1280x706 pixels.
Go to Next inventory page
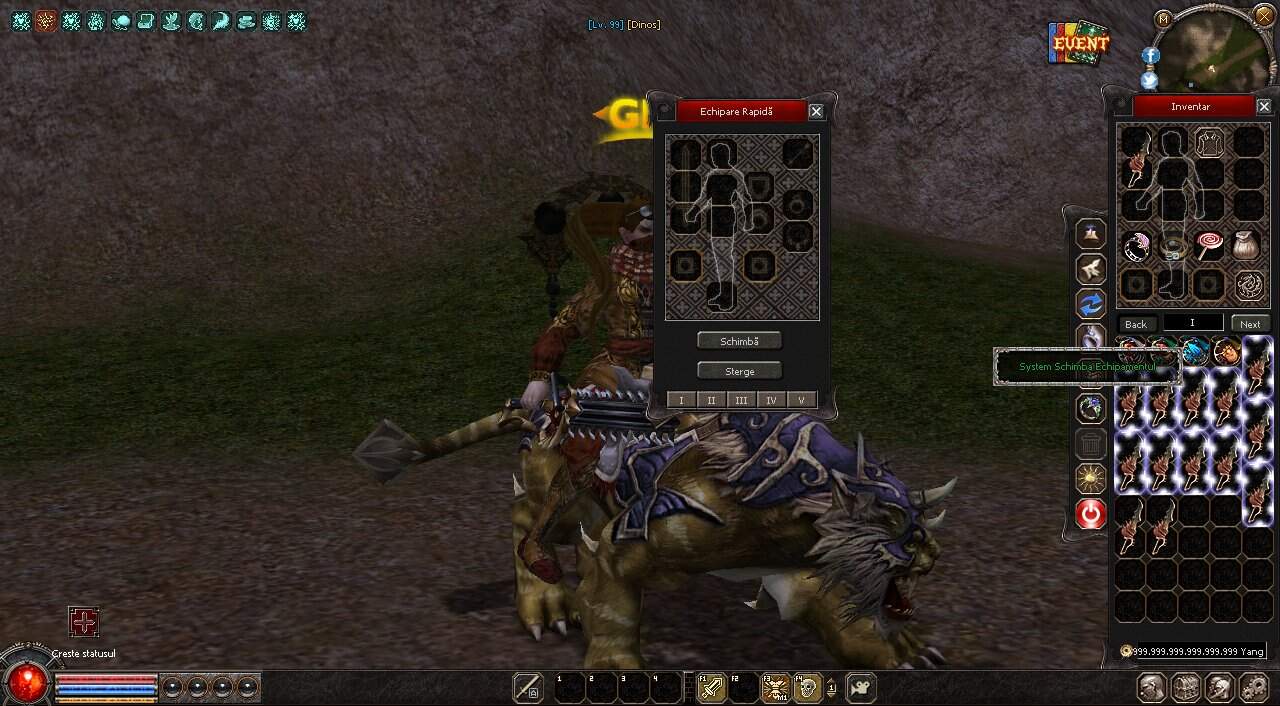pyautogui.click(x=1250, y=324)
